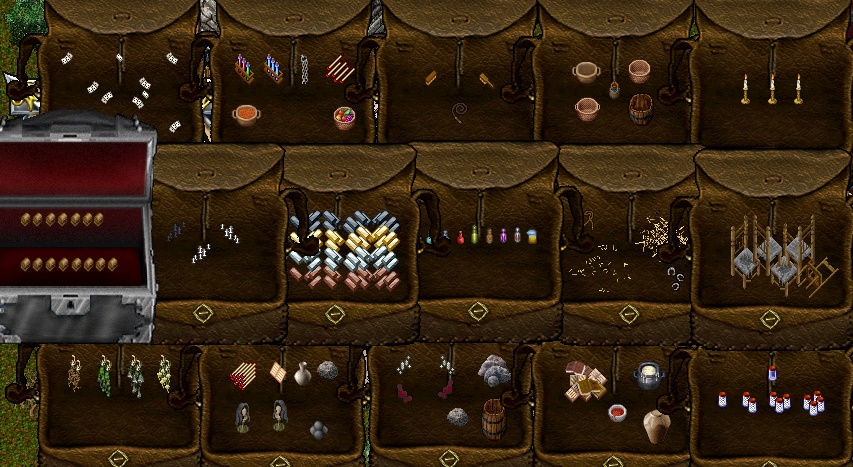Choose the tan clay vase
Viewport: 853px width, 467px height.
tap(656, 427)
